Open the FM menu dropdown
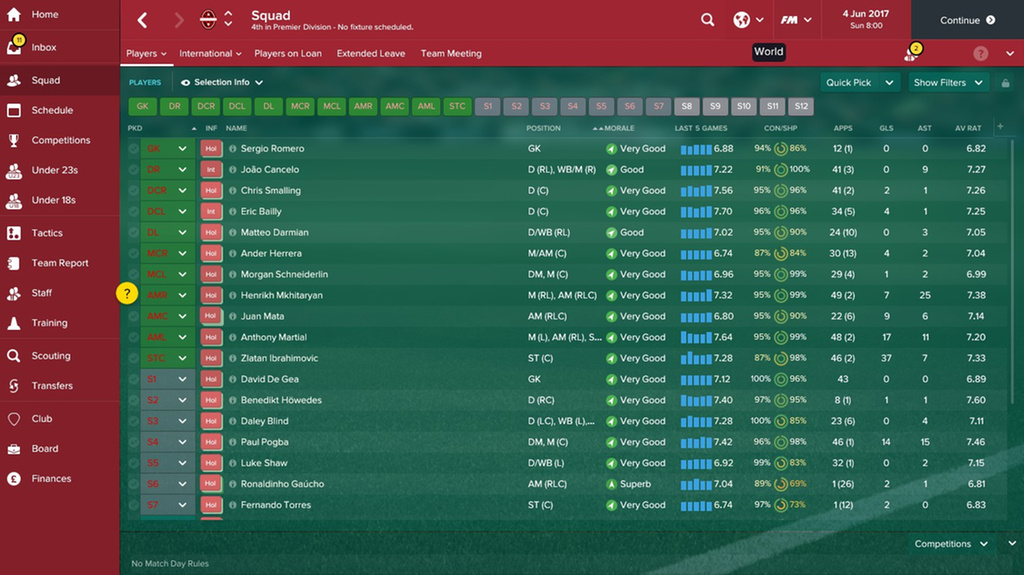1024x575 pixels. click(795, 20)
